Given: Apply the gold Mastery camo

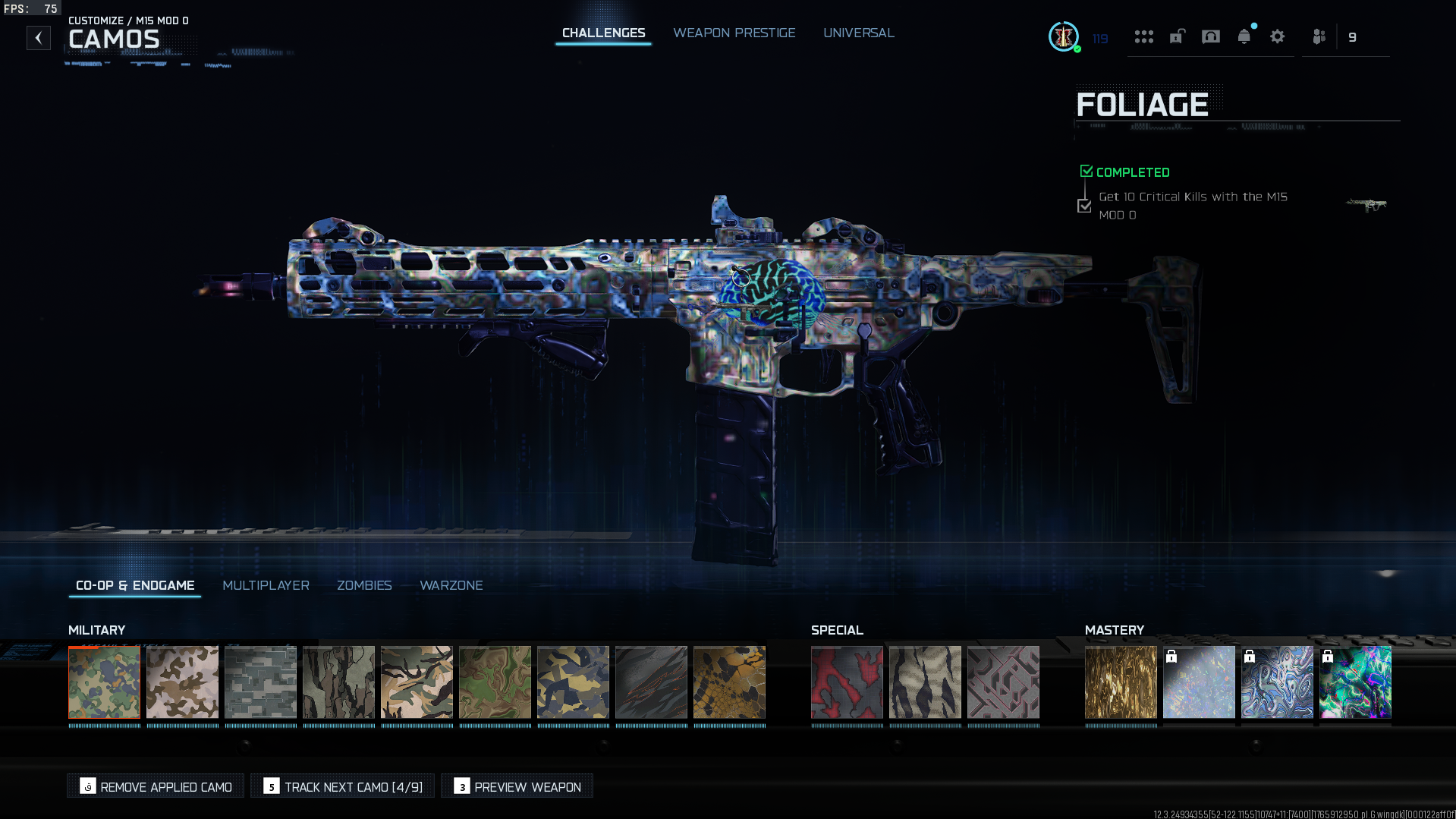Looking at the screenshot, I should click(x=1121, y=682).
